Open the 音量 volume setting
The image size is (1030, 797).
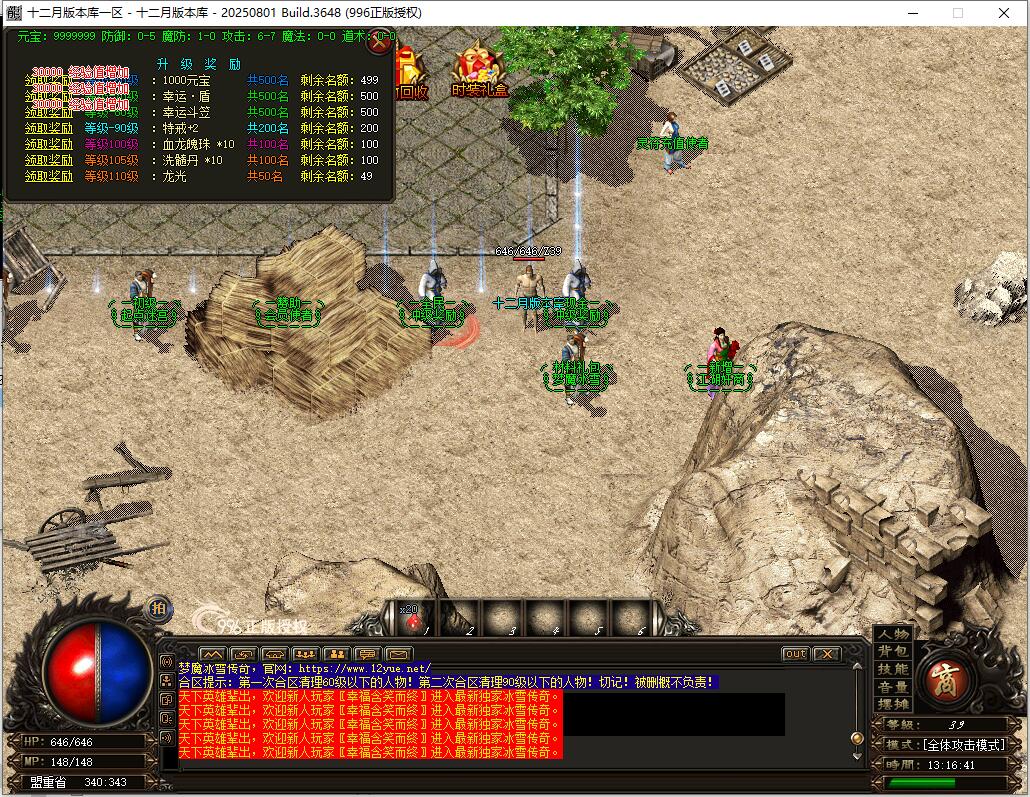893,687
